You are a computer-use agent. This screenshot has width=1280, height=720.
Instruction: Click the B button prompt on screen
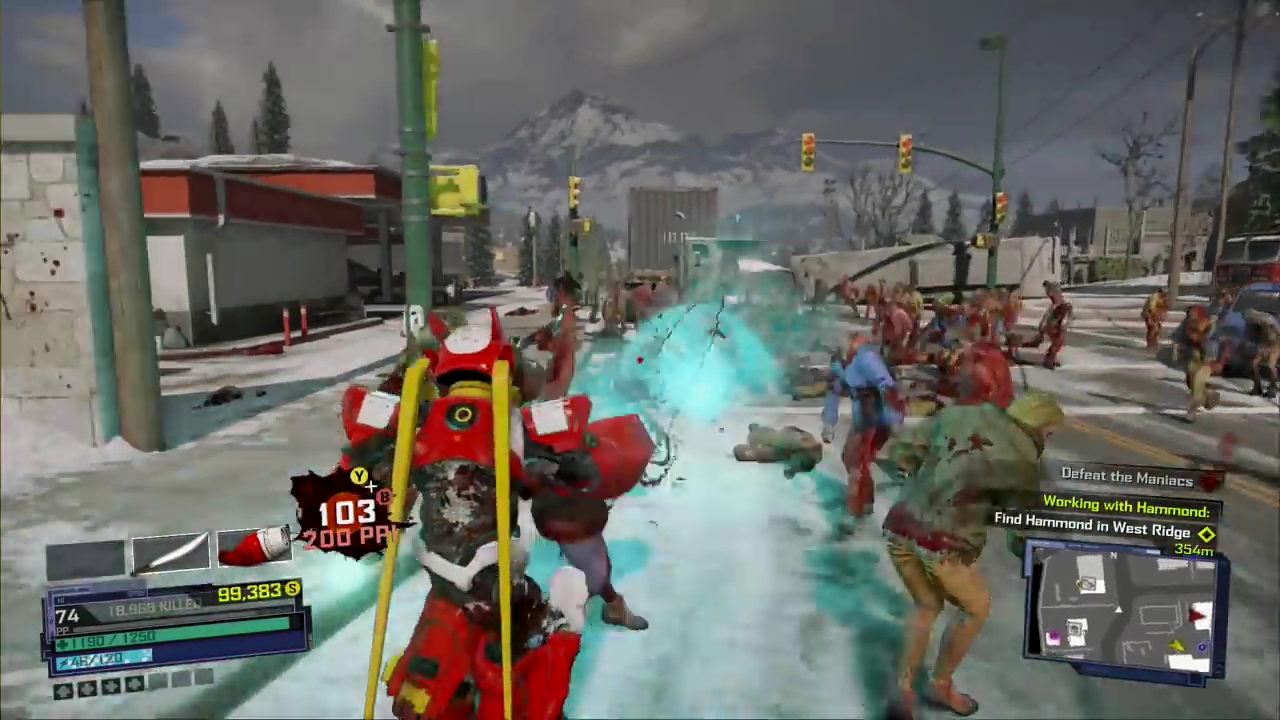[385, 499]
